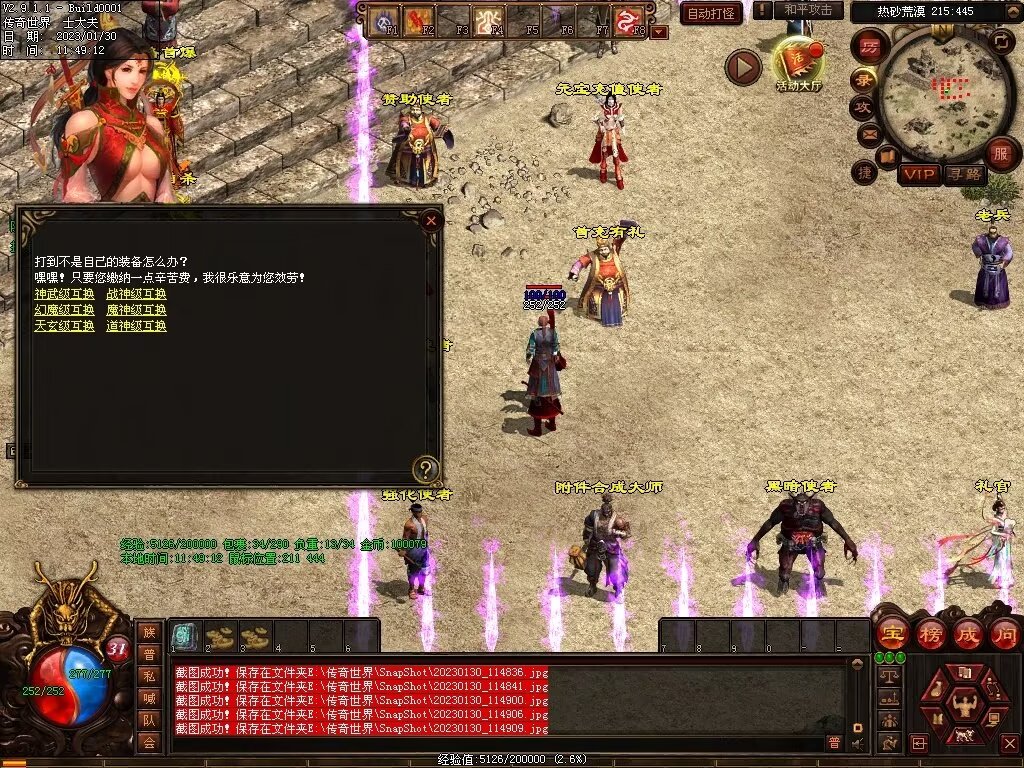Click the round play arrow button
Screen dimensions: 1024x768
[x=743, y=67]
